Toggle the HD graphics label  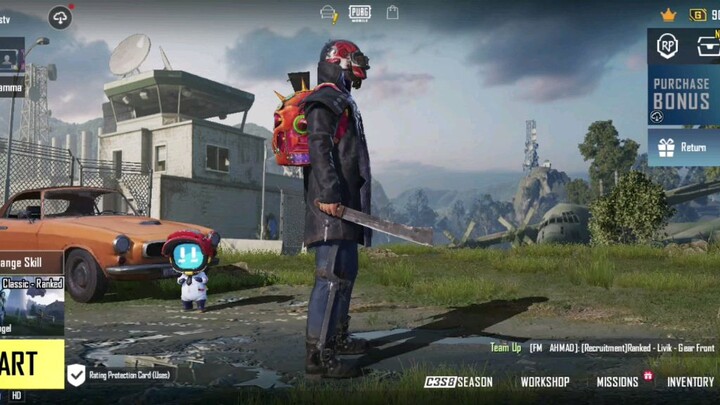pos(16,396)
